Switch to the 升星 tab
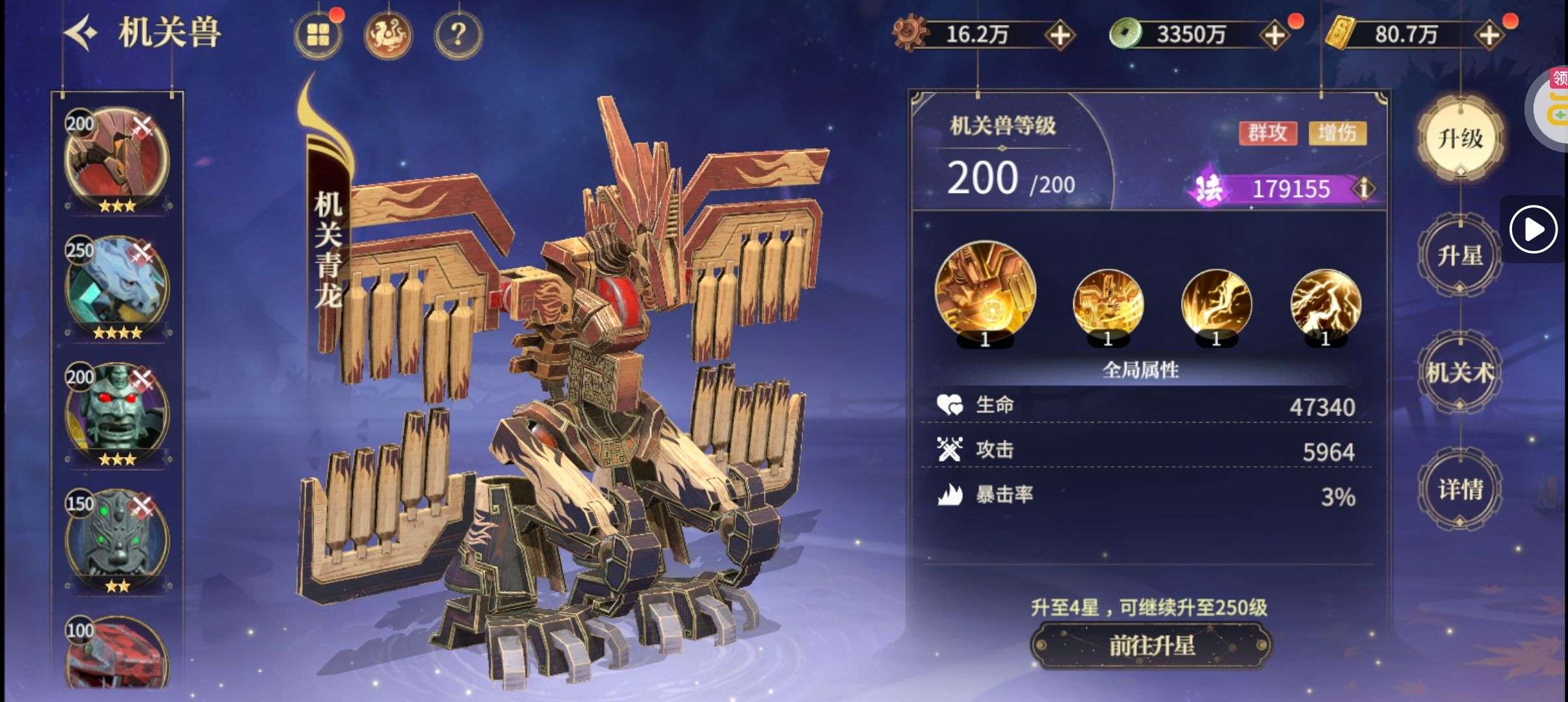The width and height of the screenshot is (1568, 702). coord(1460,255)
